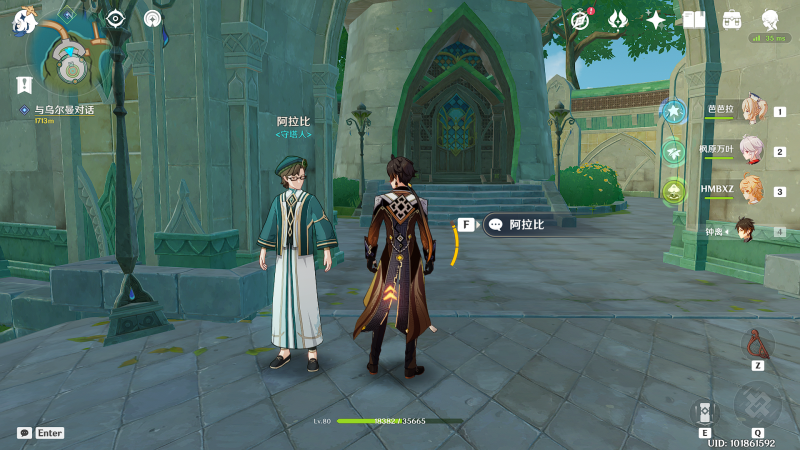
Task: Open the winged battle pass icon
Action: click(x=618, y=19)
